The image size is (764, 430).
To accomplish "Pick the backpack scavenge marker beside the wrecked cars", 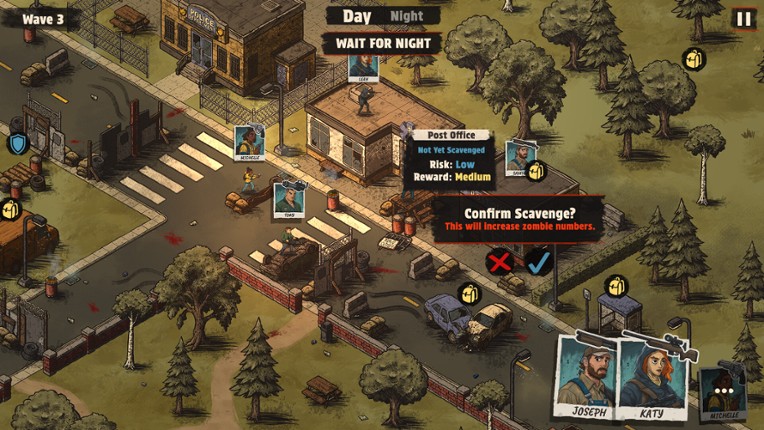I will (x=468, y=294).
